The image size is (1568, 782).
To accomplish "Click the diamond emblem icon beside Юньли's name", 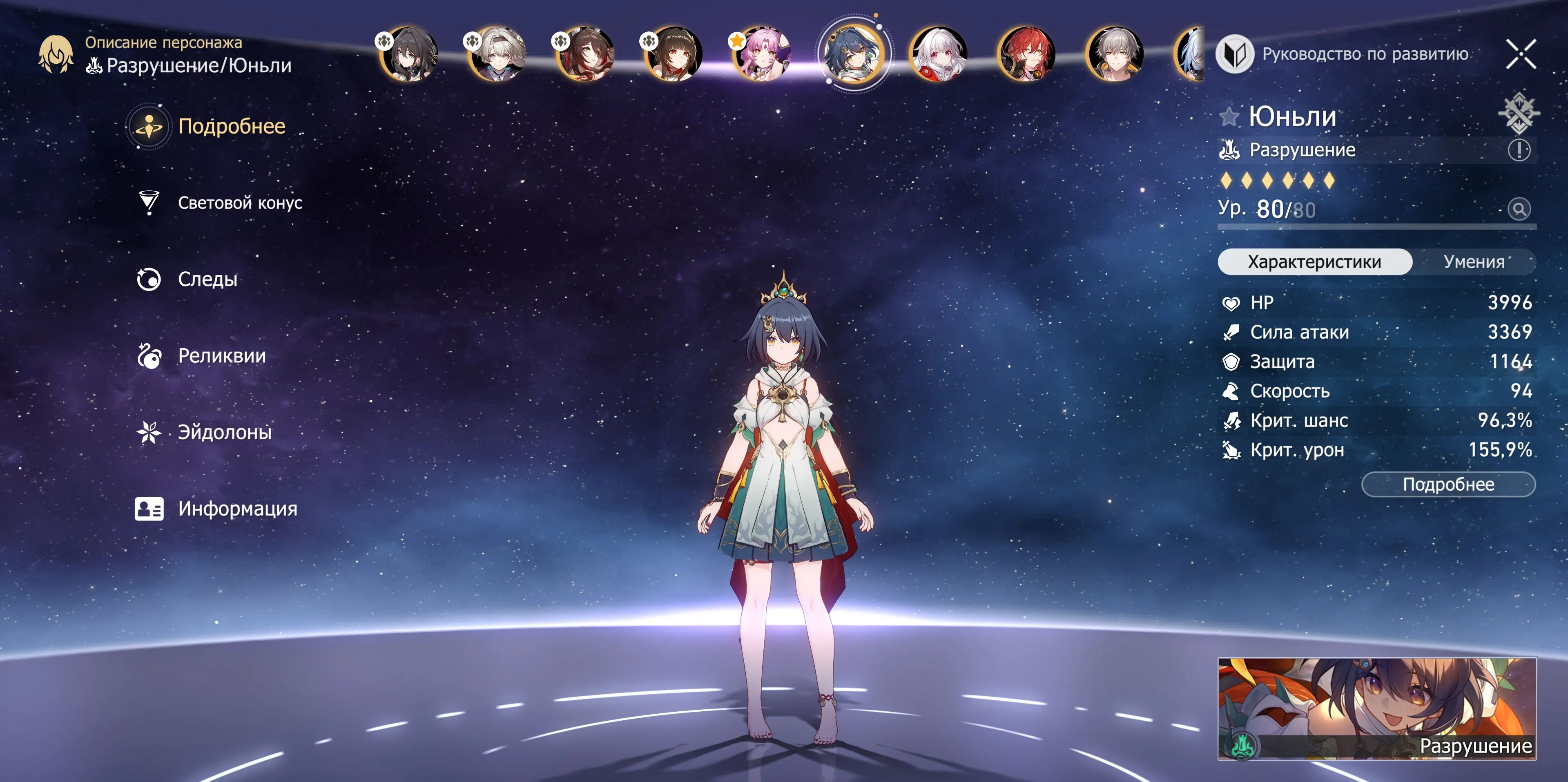I will tap(1518, 113).
